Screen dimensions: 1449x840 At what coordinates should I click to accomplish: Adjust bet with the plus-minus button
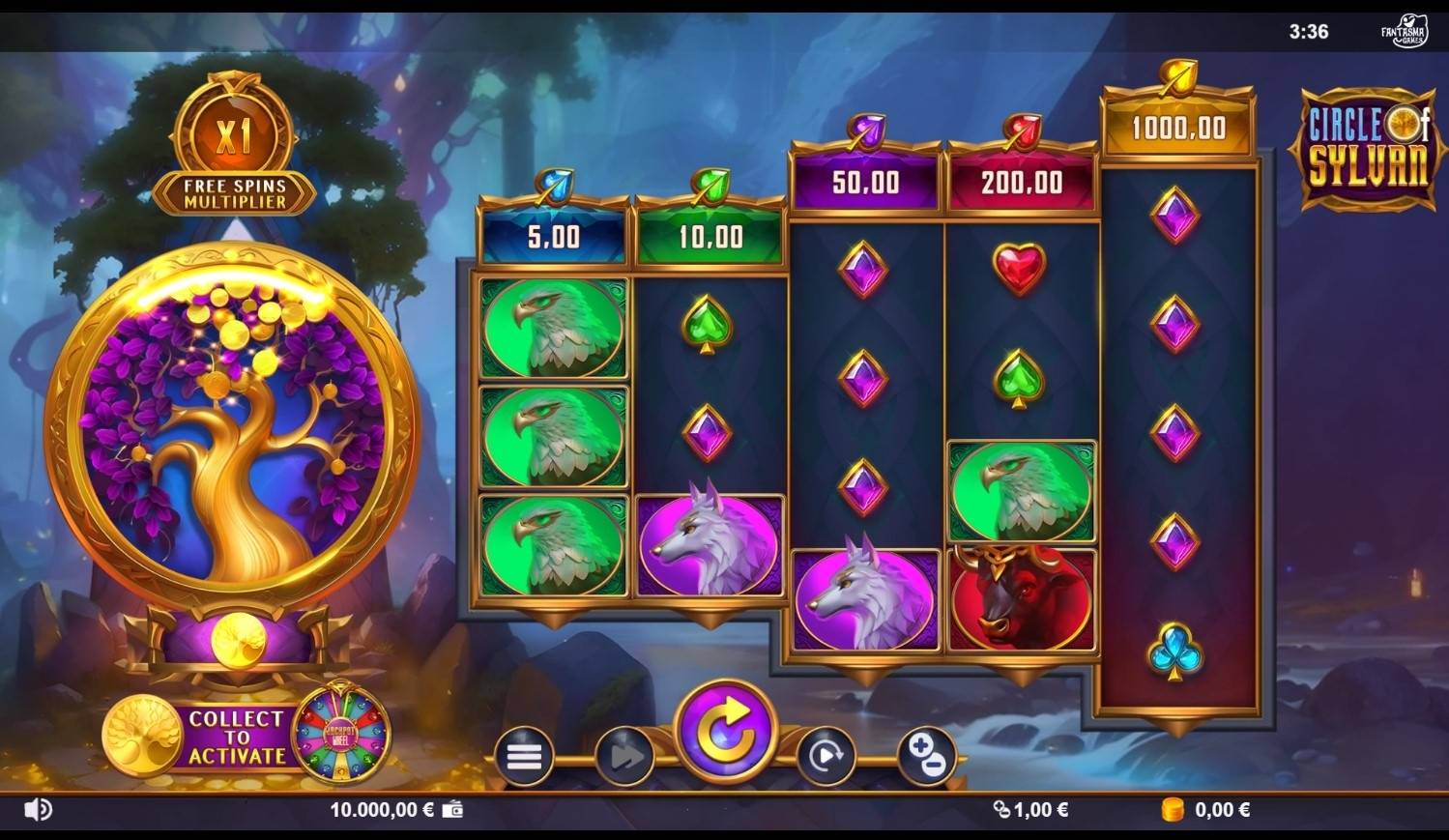(926, 756)
